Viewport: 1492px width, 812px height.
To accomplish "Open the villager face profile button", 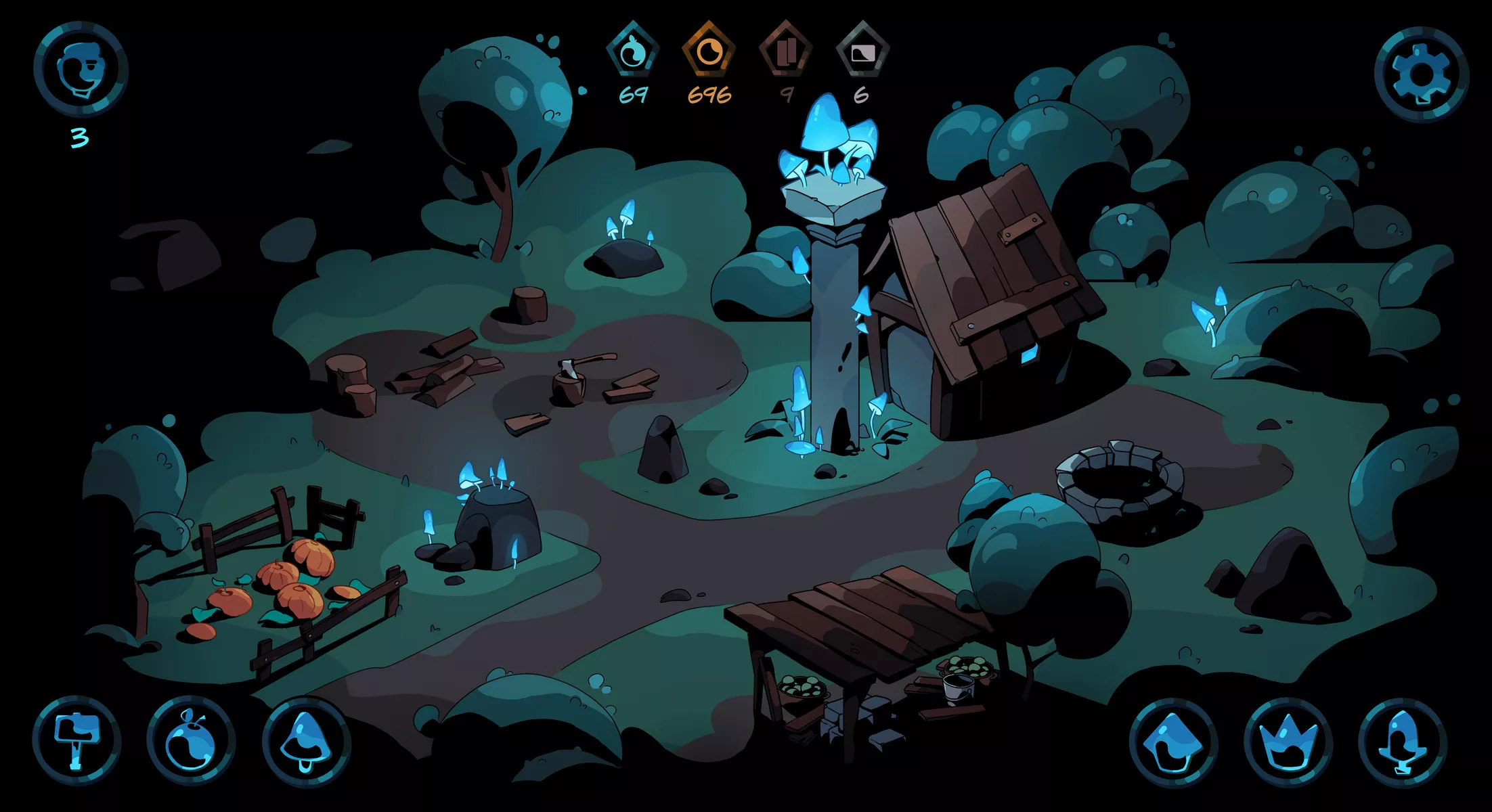I will [x=81, y=69].
